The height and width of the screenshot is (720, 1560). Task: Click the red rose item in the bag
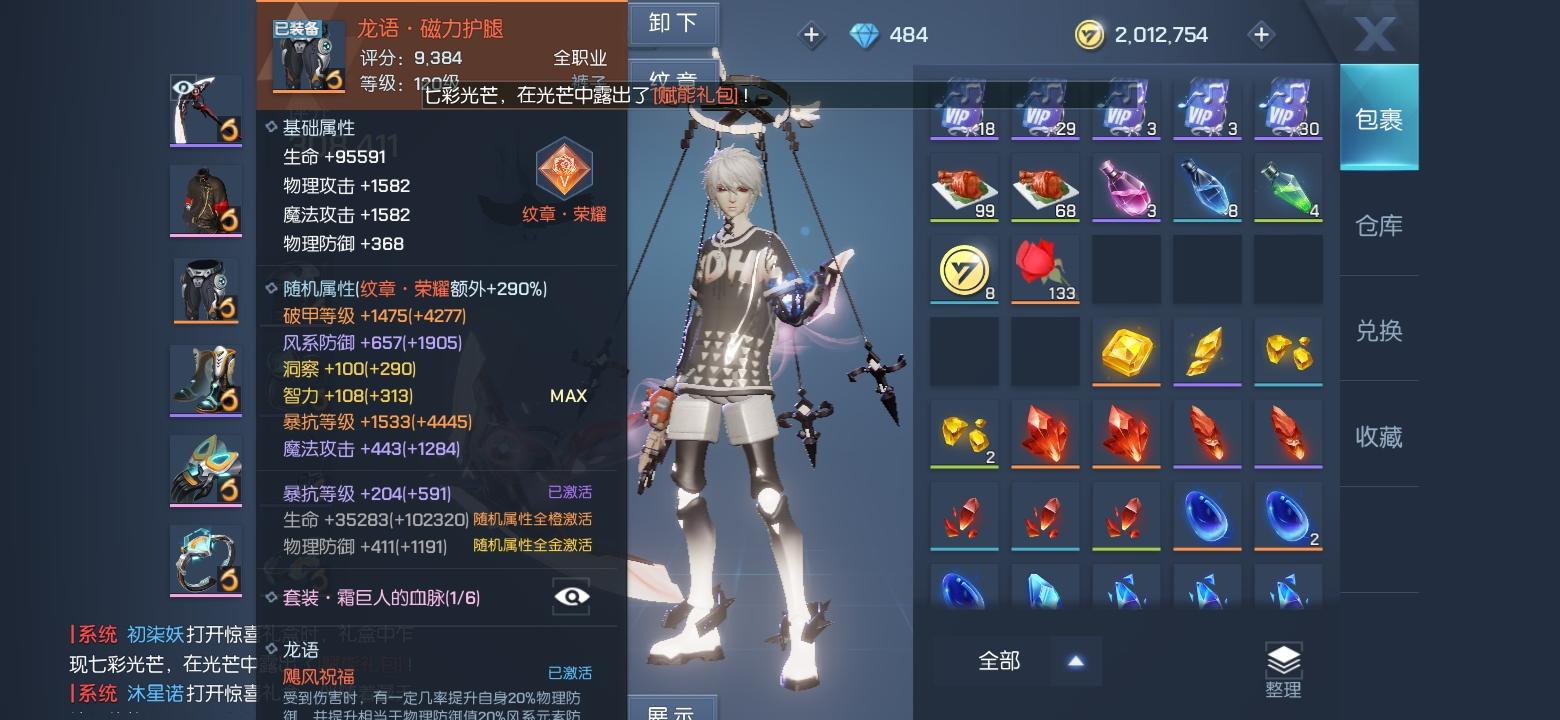tap(1045, 268)
